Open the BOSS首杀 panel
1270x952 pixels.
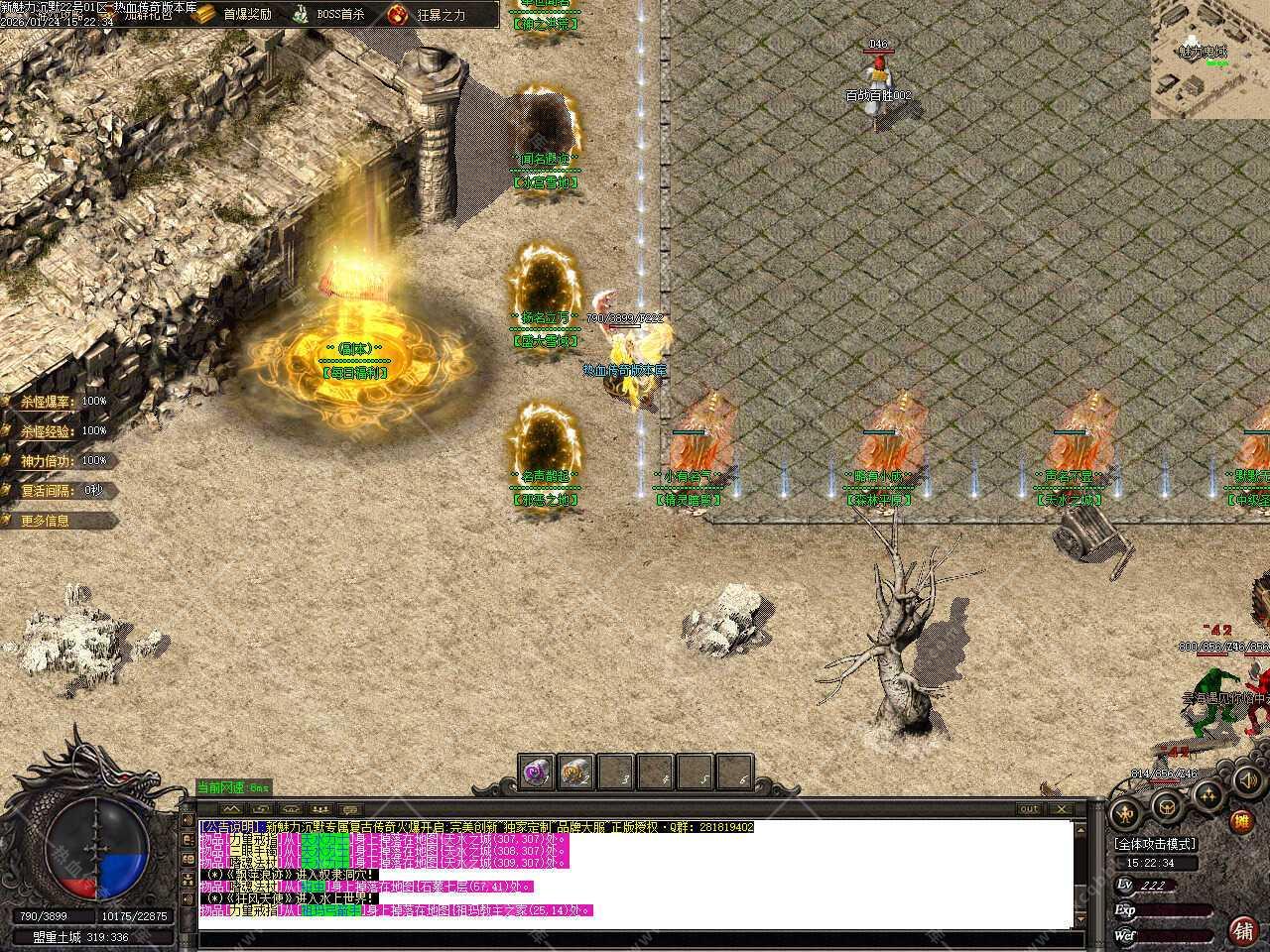pos(327,14)
